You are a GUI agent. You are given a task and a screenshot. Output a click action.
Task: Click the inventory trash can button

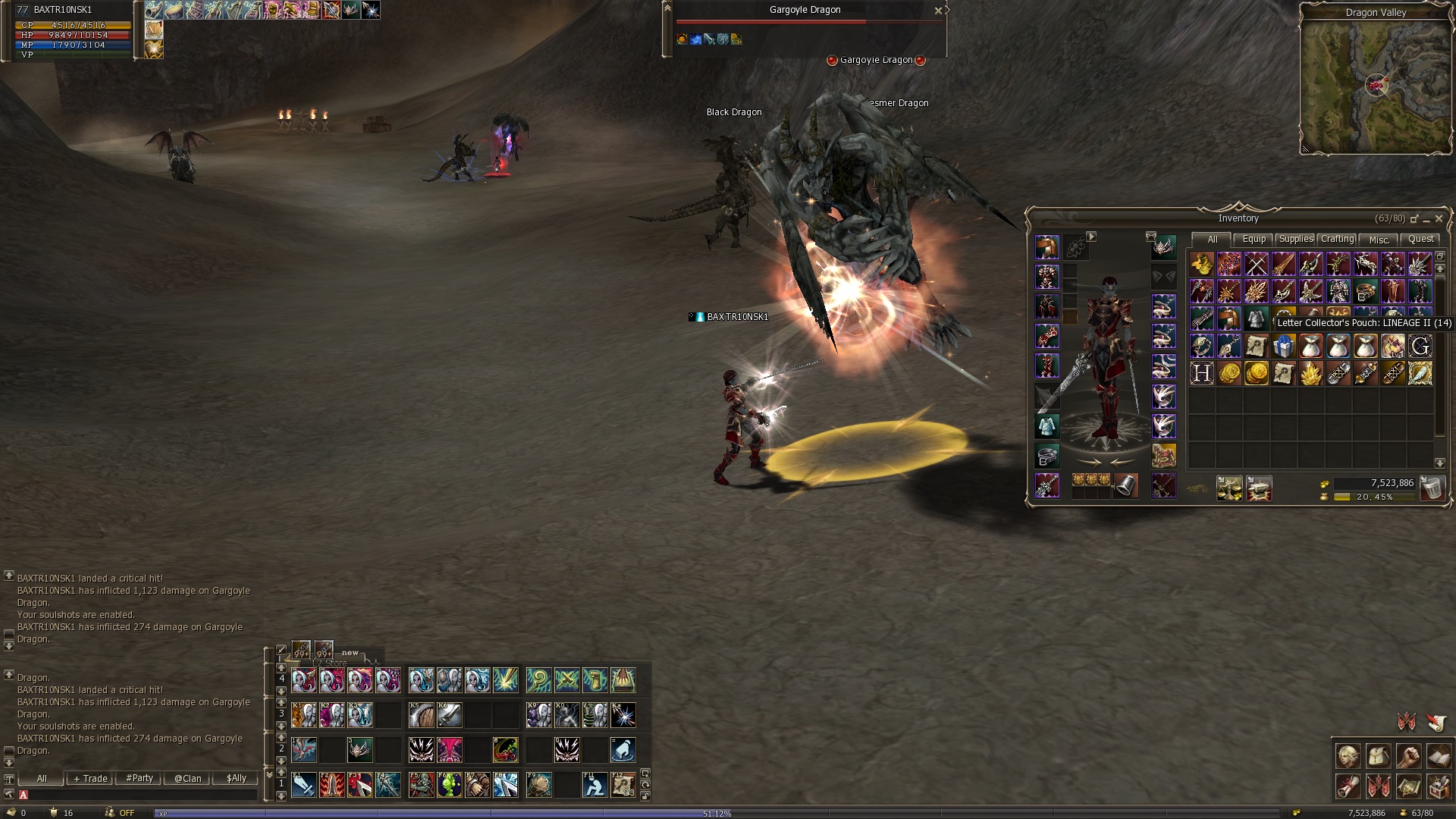tap(1432, 488)
